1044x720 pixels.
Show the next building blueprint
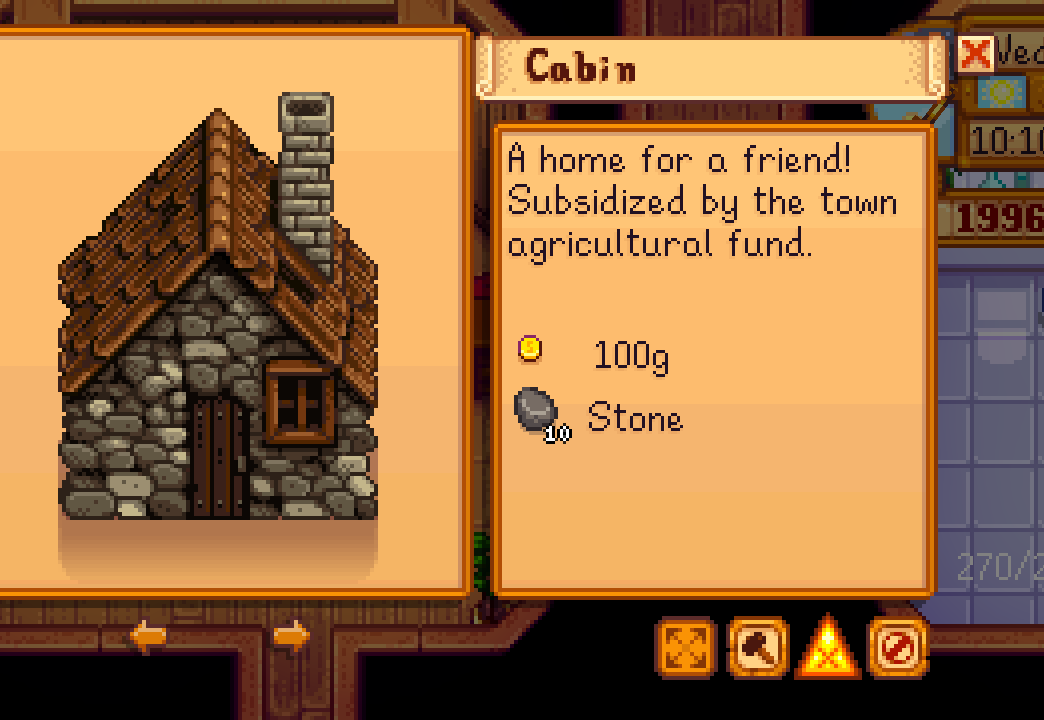(291, 636)
